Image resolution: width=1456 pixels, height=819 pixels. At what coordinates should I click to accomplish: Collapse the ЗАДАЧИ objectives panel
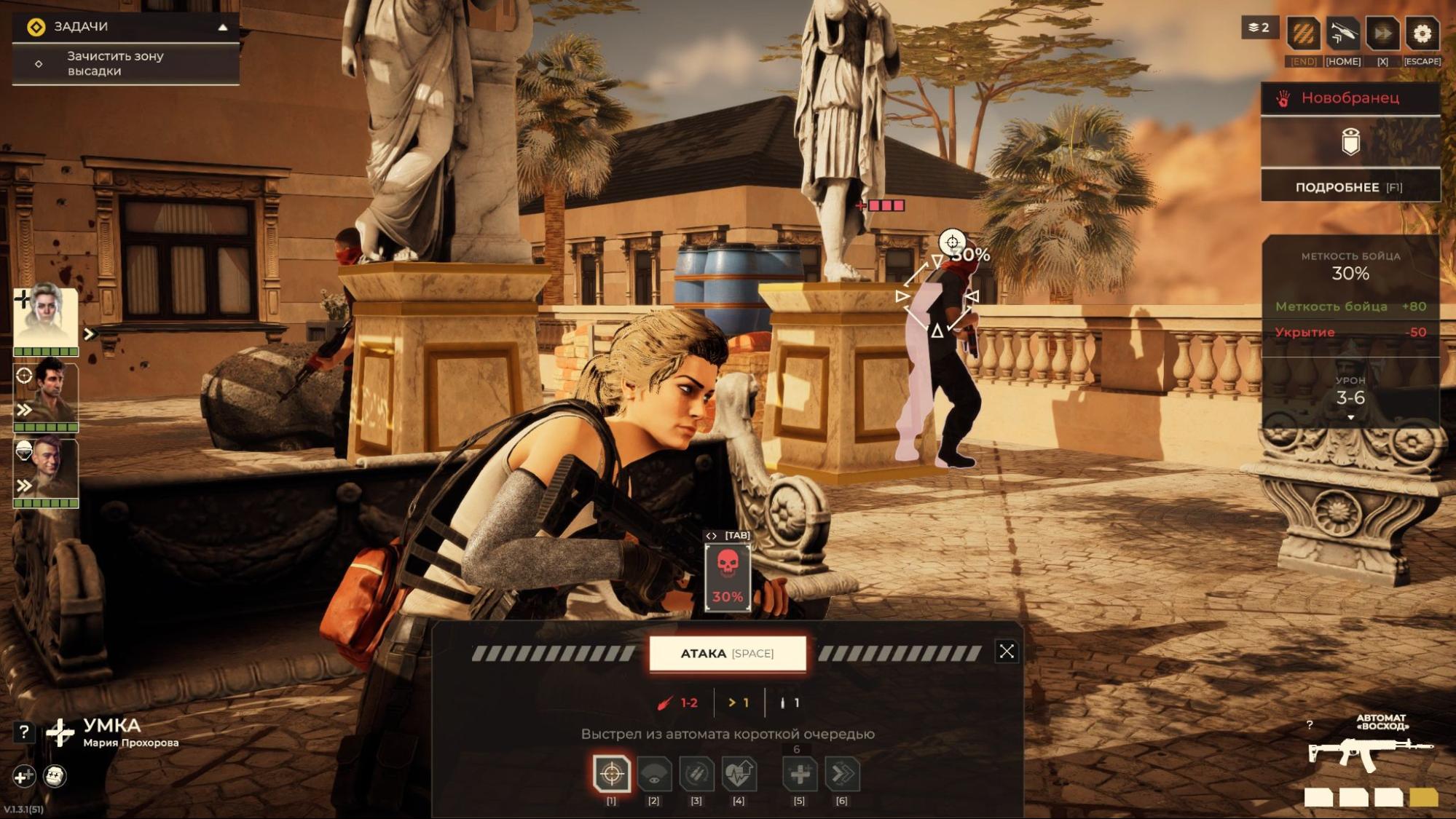pos(223,28)
